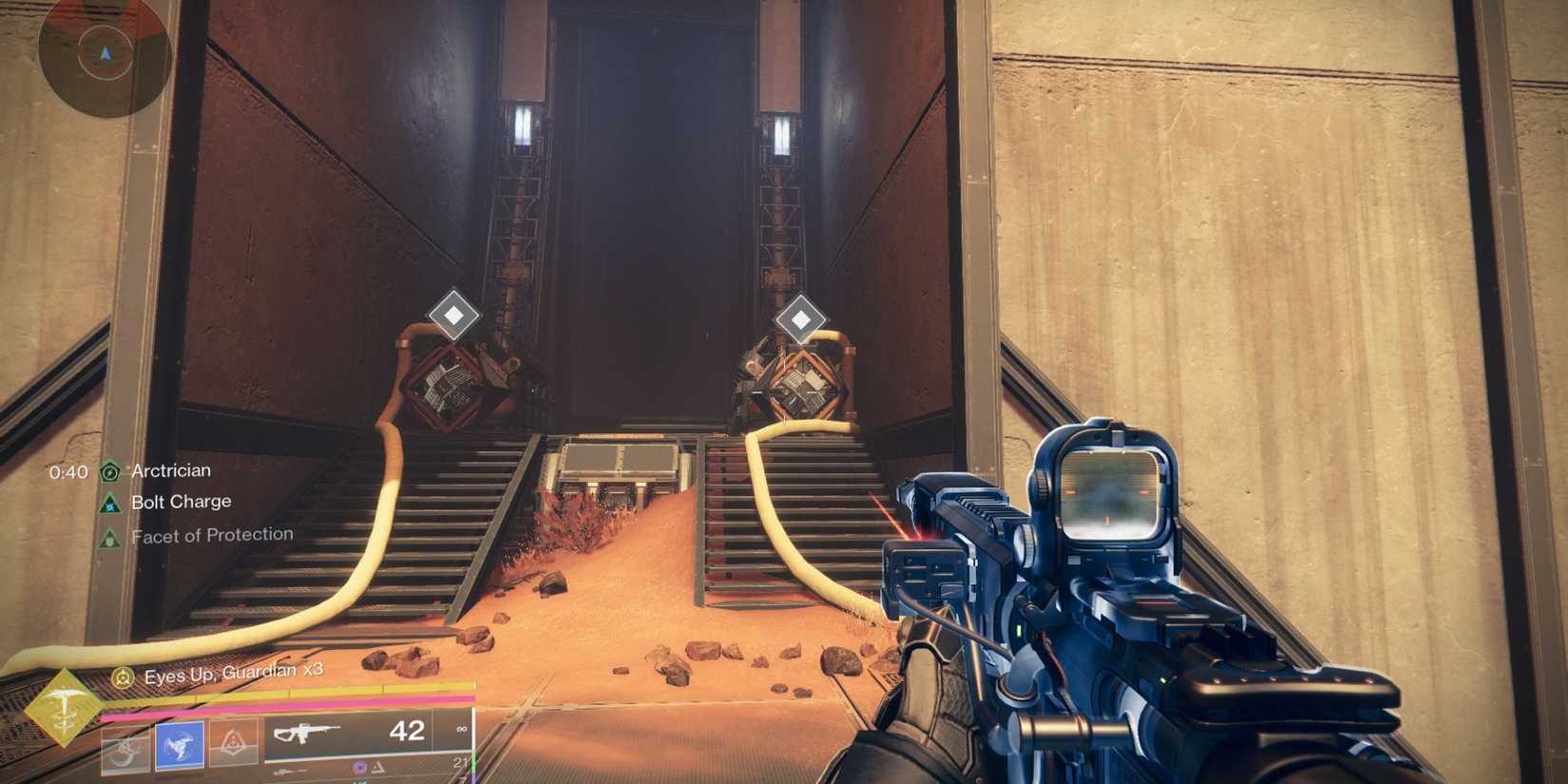Click the melee ability icon
This screenshot has width=1568, height=784.
pos(128,748)
